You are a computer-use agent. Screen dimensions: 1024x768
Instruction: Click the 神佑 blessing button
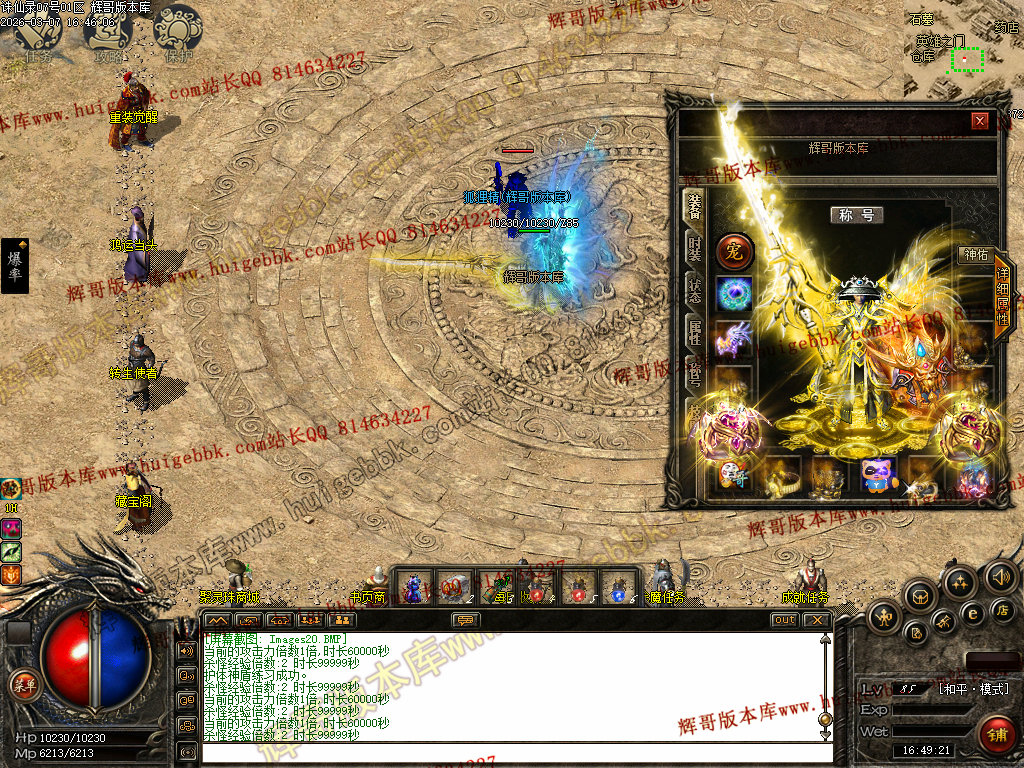pos(972,255)
